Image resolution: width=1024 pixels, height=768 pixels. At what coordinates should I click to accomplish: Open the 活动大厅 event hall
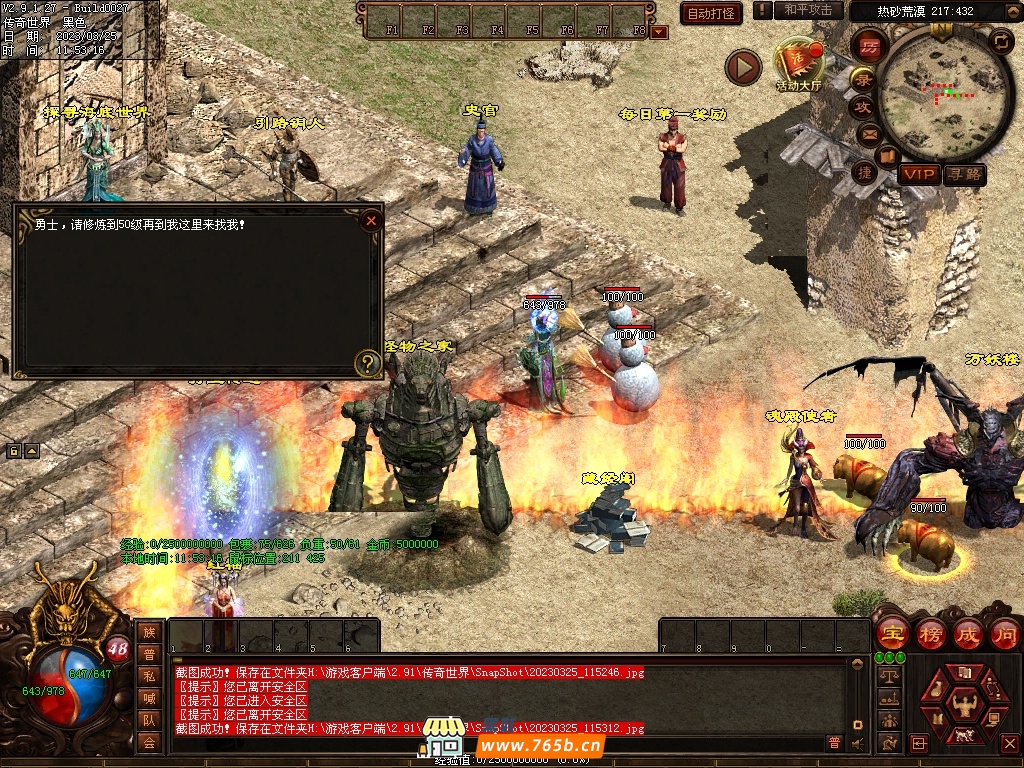pyautogui.click(x=798, y=63)
